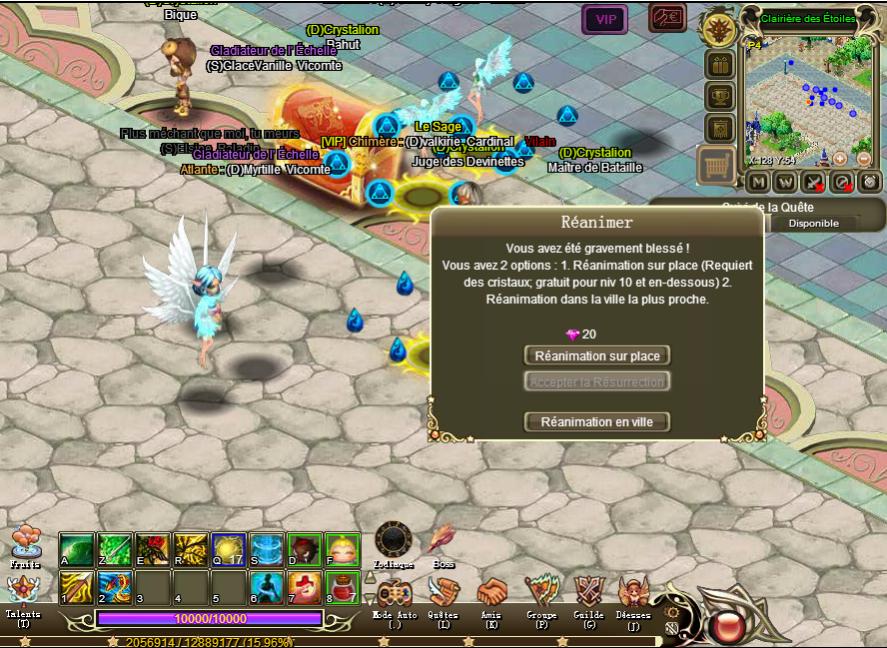887x648 pixels.
Task: Open the Quêtes scroll
Action: pos(443,592)
